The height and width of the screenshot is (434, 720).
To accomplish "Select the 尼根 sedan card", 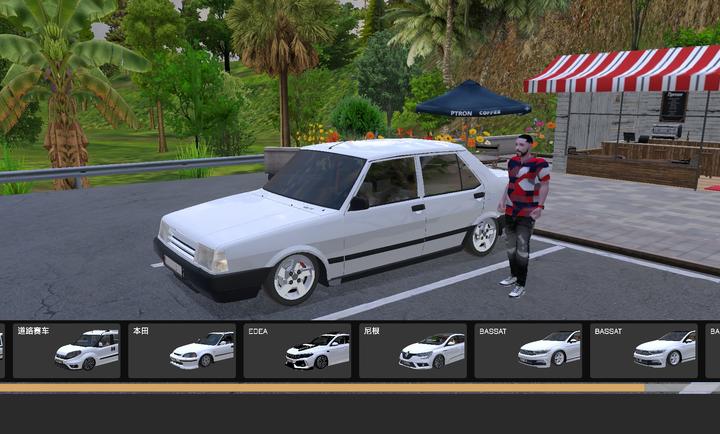I will [413, 350].
